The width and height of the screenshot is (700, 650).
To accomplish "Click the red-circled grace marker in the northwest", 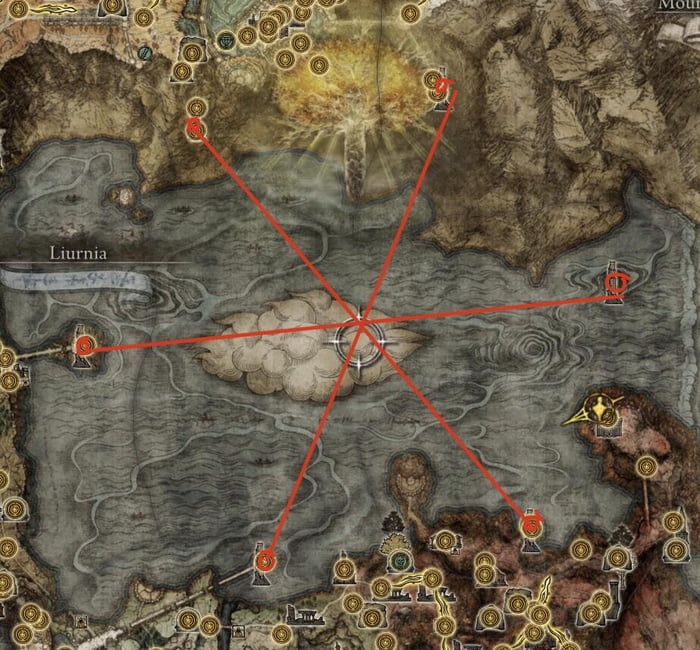I will (196, 127).
